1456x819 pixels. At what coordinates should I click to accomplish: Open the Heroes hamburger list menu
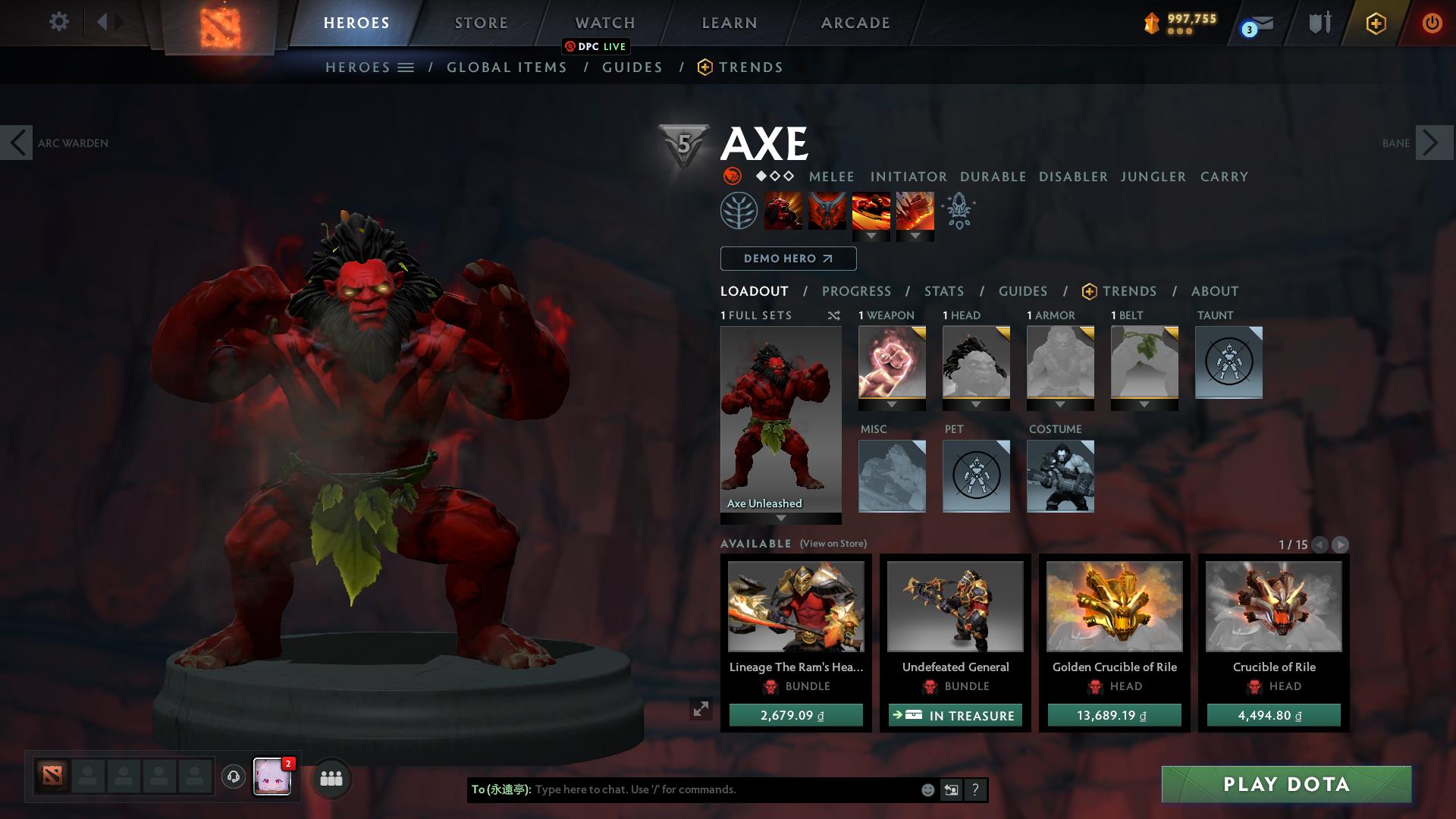[x=406, y=67]
